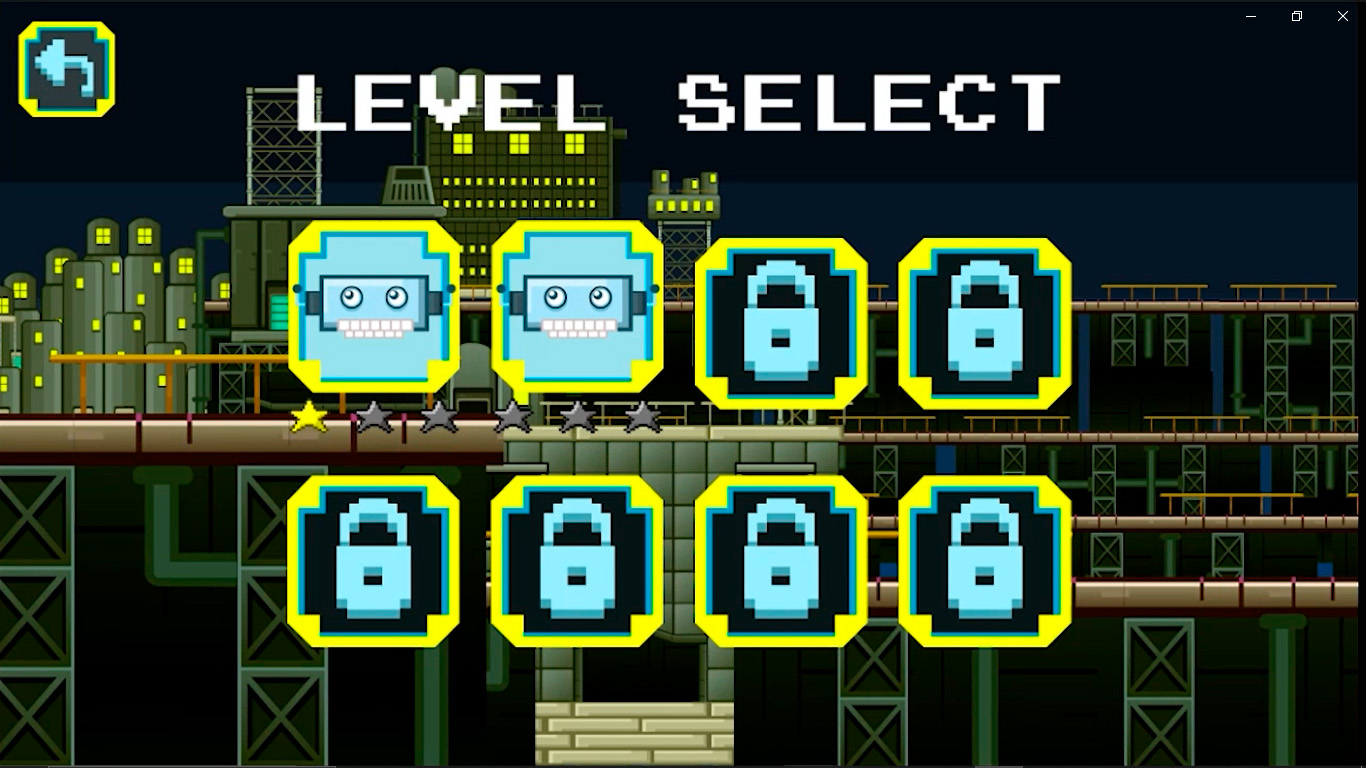Screen dimensions: 1366x768
Task: Select the first gray star next to yellow star
Action: point(372,418)
